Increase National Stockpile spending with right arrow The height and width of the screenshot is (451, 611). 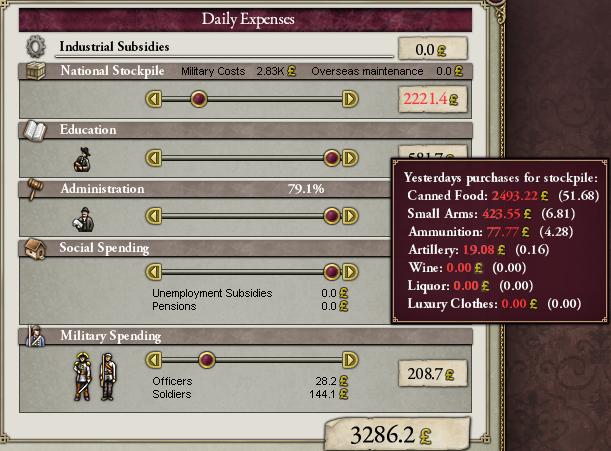(350, 99)
